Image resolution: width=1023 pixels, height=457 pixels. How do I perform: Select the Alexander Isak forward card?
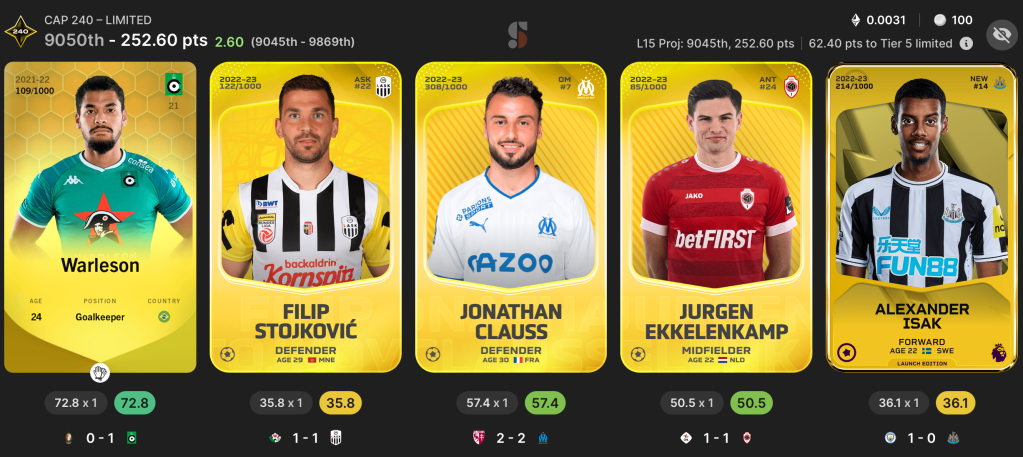coord(921,215)
